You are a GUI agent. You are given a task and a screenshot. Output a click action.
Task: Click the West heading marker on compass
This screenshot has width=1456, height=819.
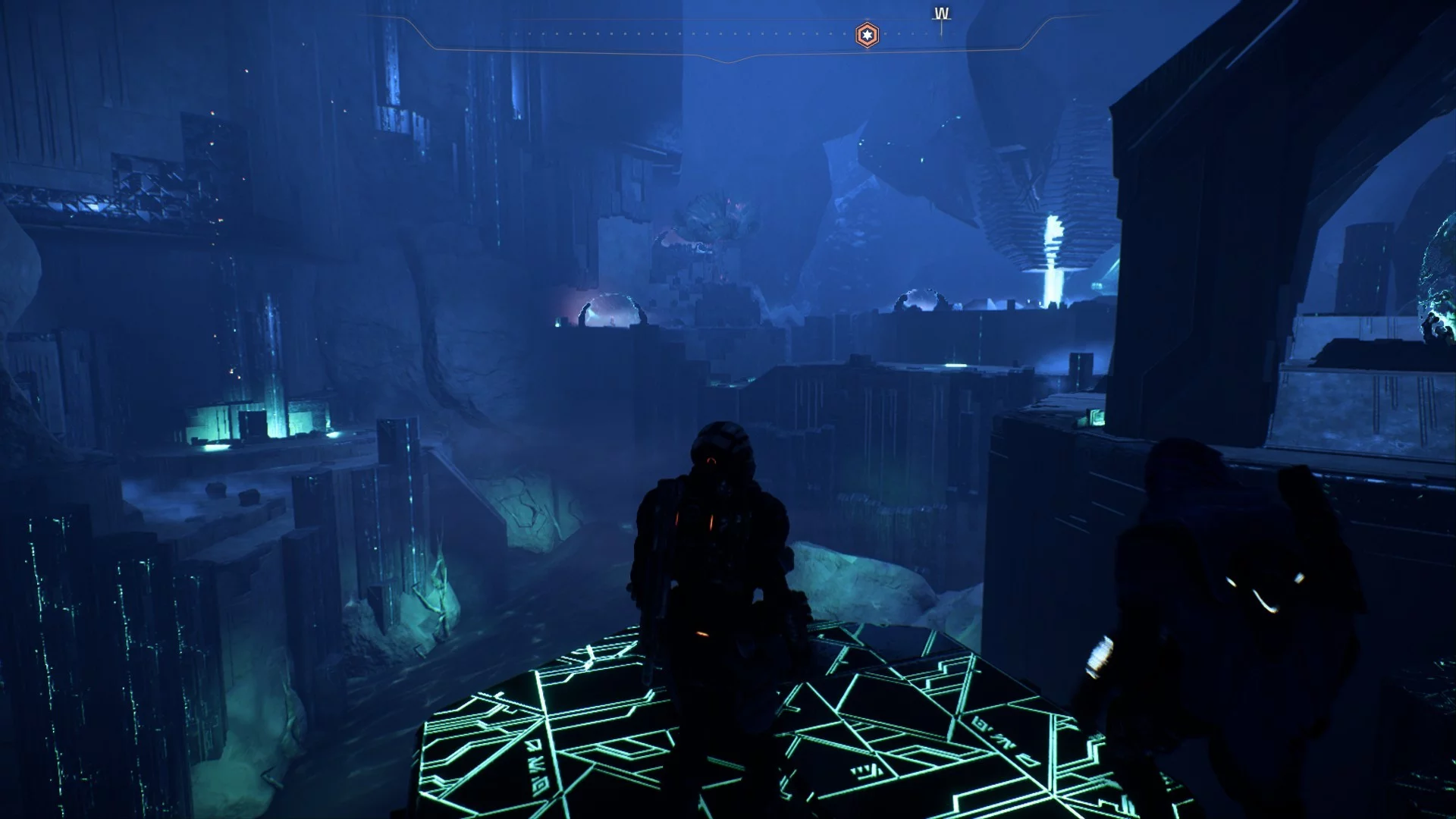coord(941,14)
